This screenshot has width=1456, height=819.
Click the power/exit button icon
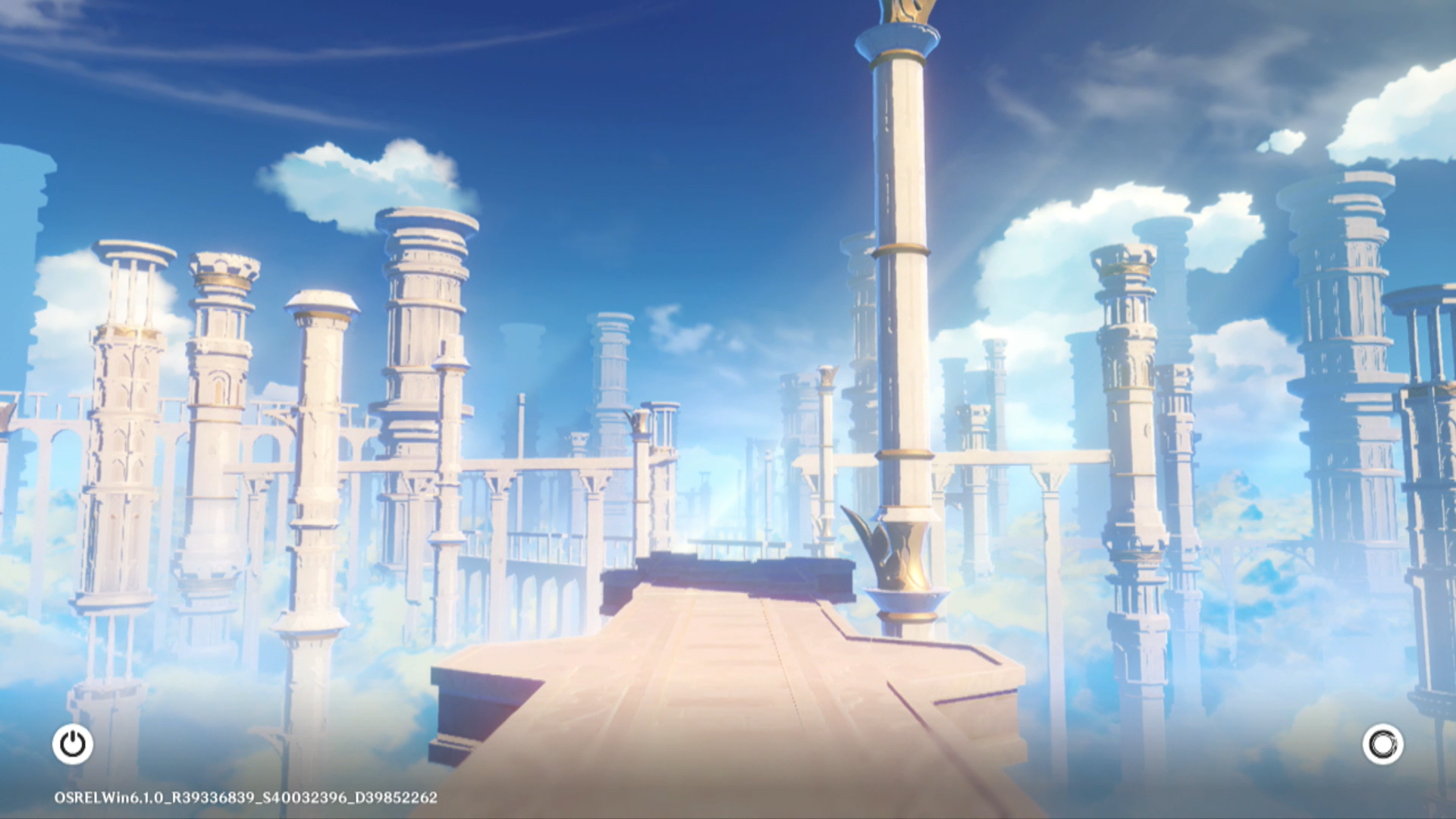click(x=73, y=744)
